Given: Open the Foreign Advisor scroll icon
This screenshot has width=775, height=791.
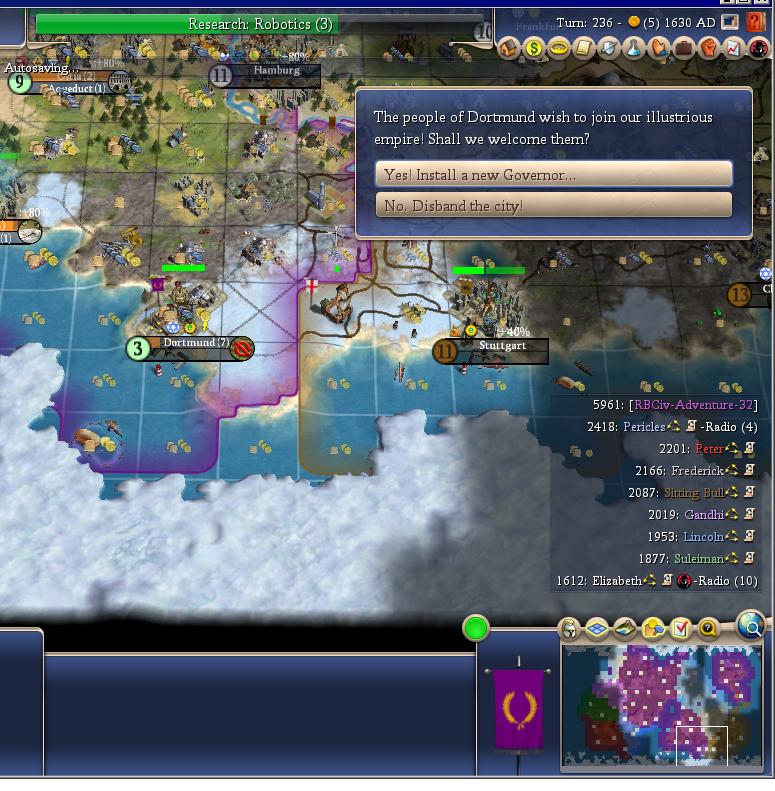Looking at the screenshot, I should click(584, 48).
